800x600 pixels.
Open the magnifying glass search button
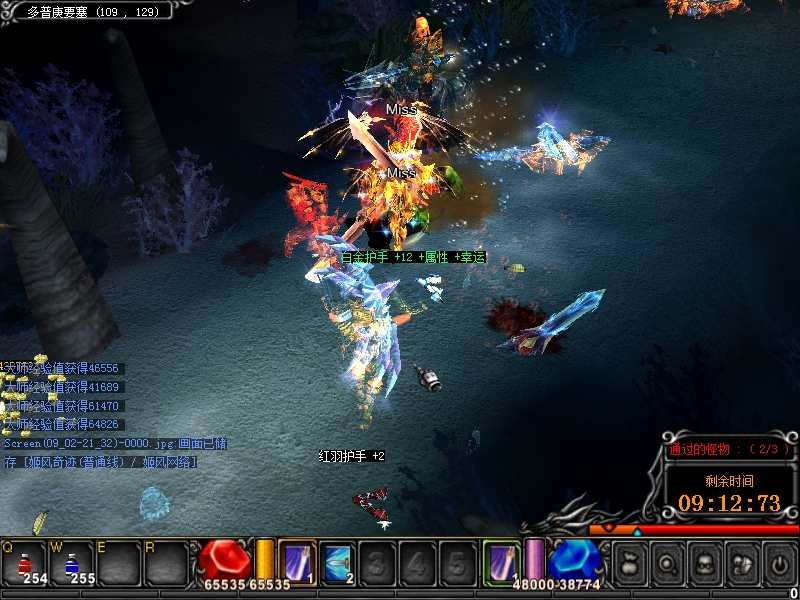pos(667,565)
